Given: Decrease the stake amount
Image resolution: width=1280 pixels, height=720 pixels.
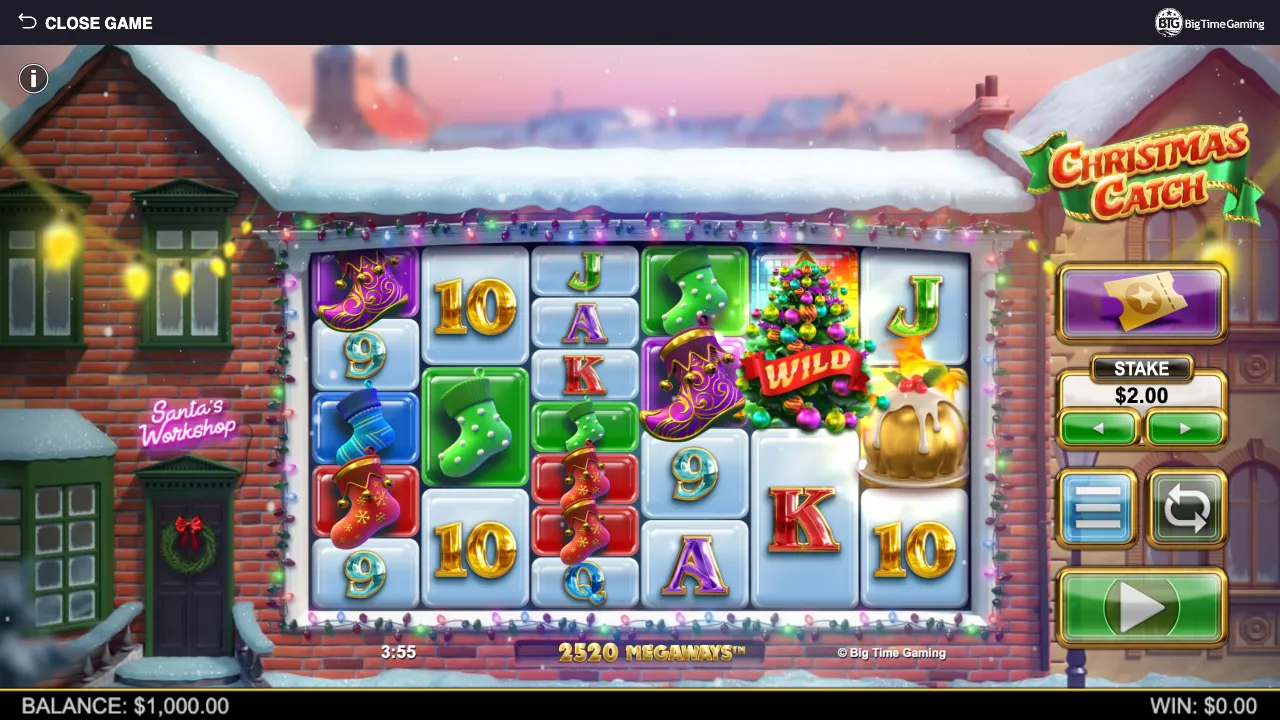Looking at the screenshot, I should point(1098,429).
